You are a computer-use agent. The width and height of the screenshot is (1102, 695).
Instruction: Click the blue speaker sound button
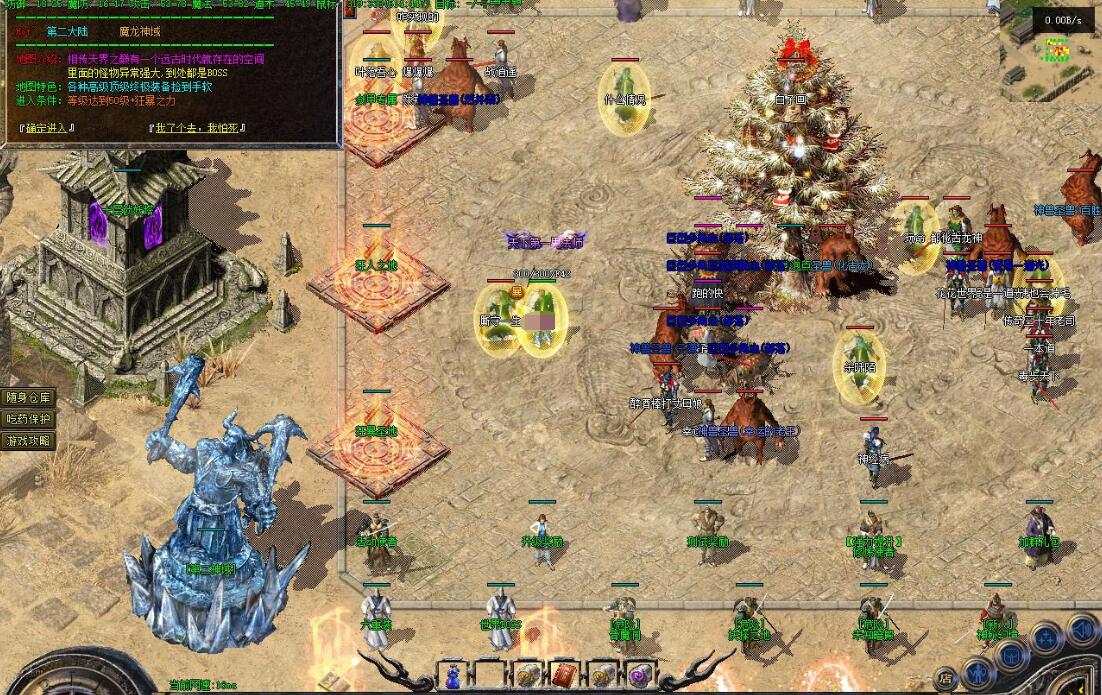pyautogui.click(x=1081, y=631)
